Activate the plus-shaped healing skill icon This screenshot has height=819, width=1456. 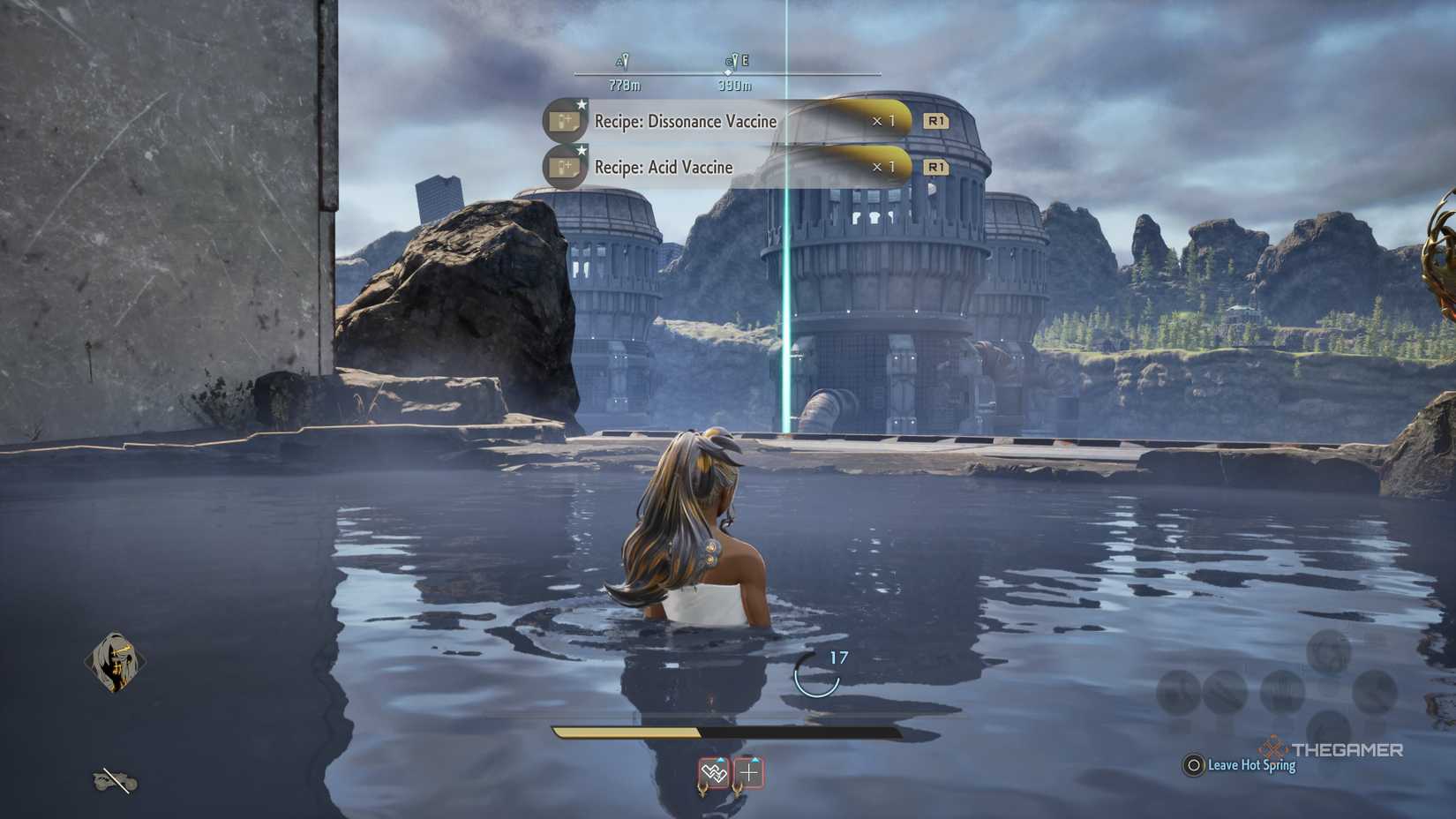coord(749,773)
